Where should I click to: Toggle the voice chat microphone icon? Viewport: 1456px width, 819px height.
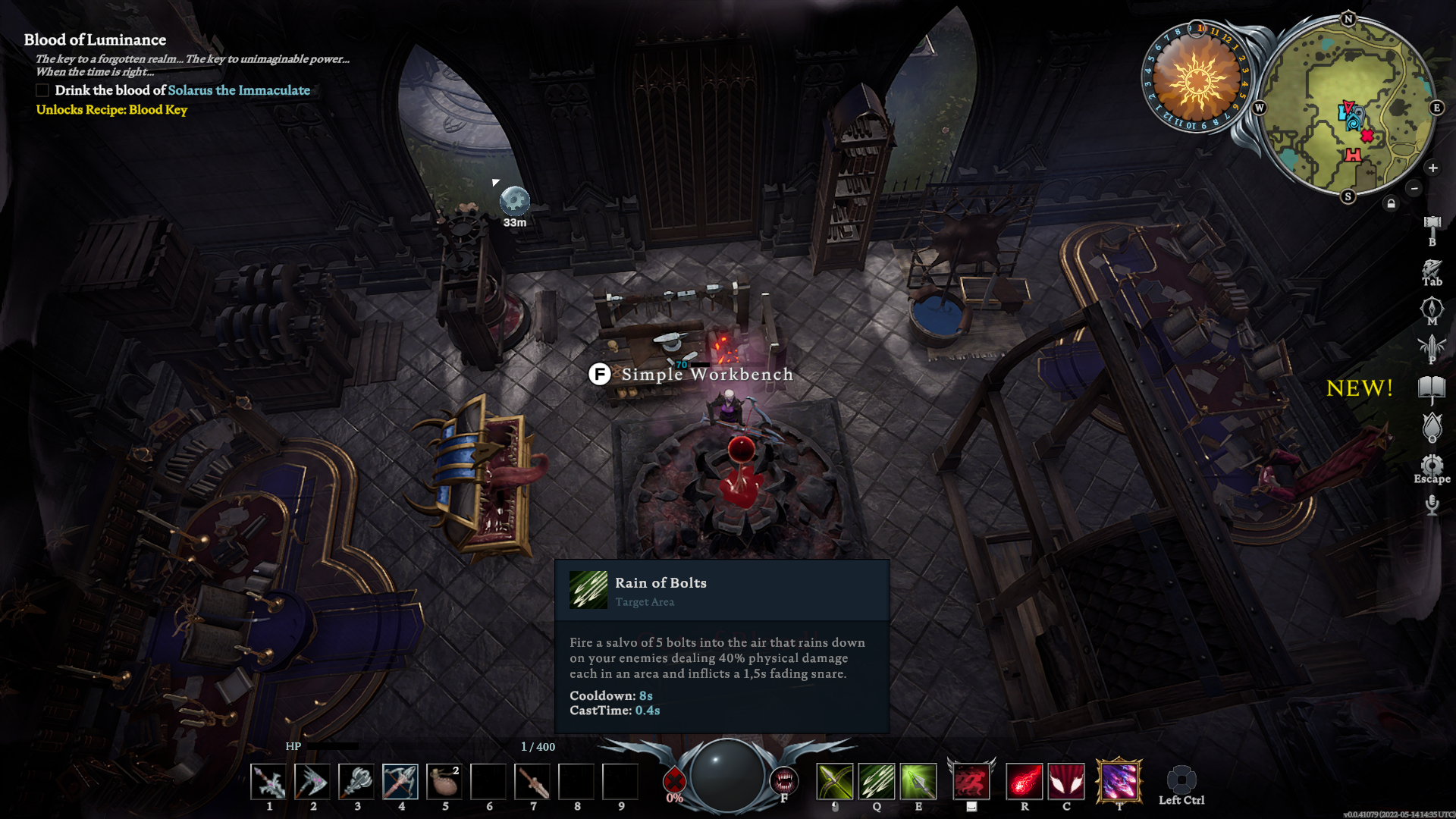pyautogui.click(x=1432, y=504)
